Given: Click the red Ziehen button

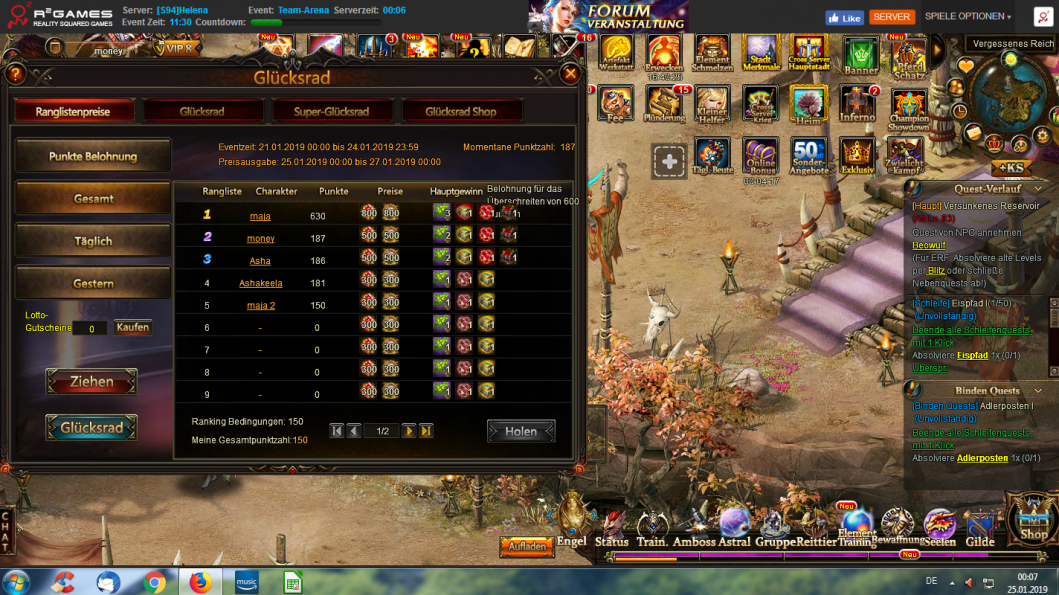Looking at the screenshot, I should [91, 382].
